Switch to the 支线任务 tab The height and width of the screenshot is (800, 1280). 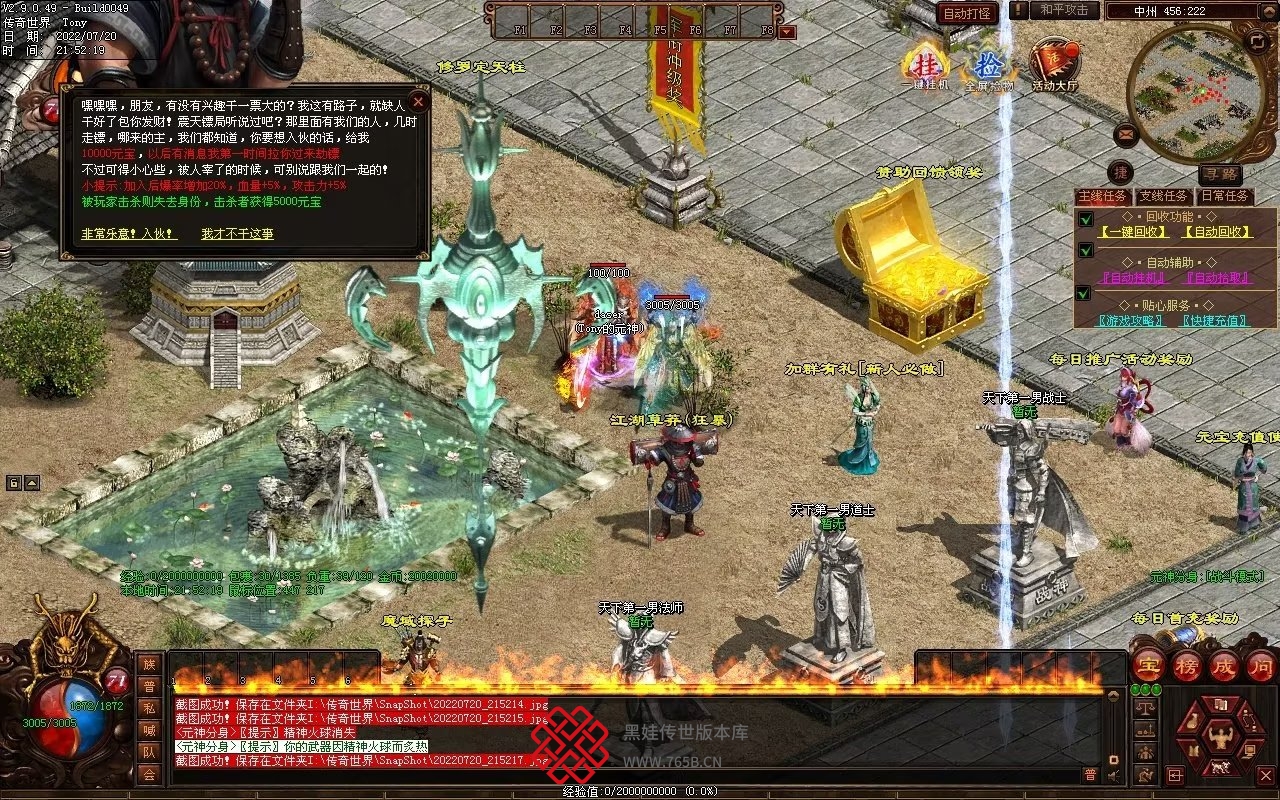click(x=1164, y=196)
